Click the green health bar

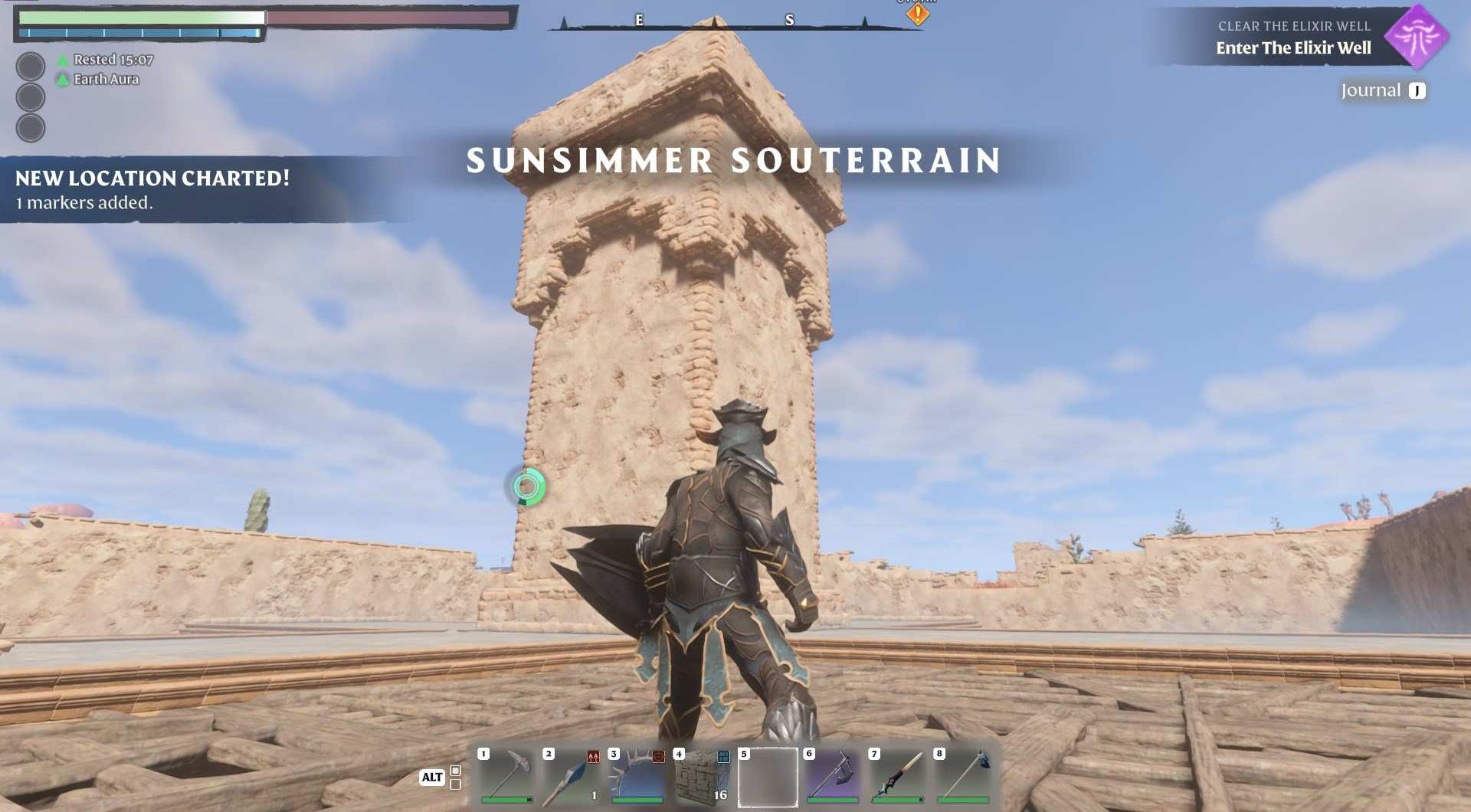[x=138, y=17]
